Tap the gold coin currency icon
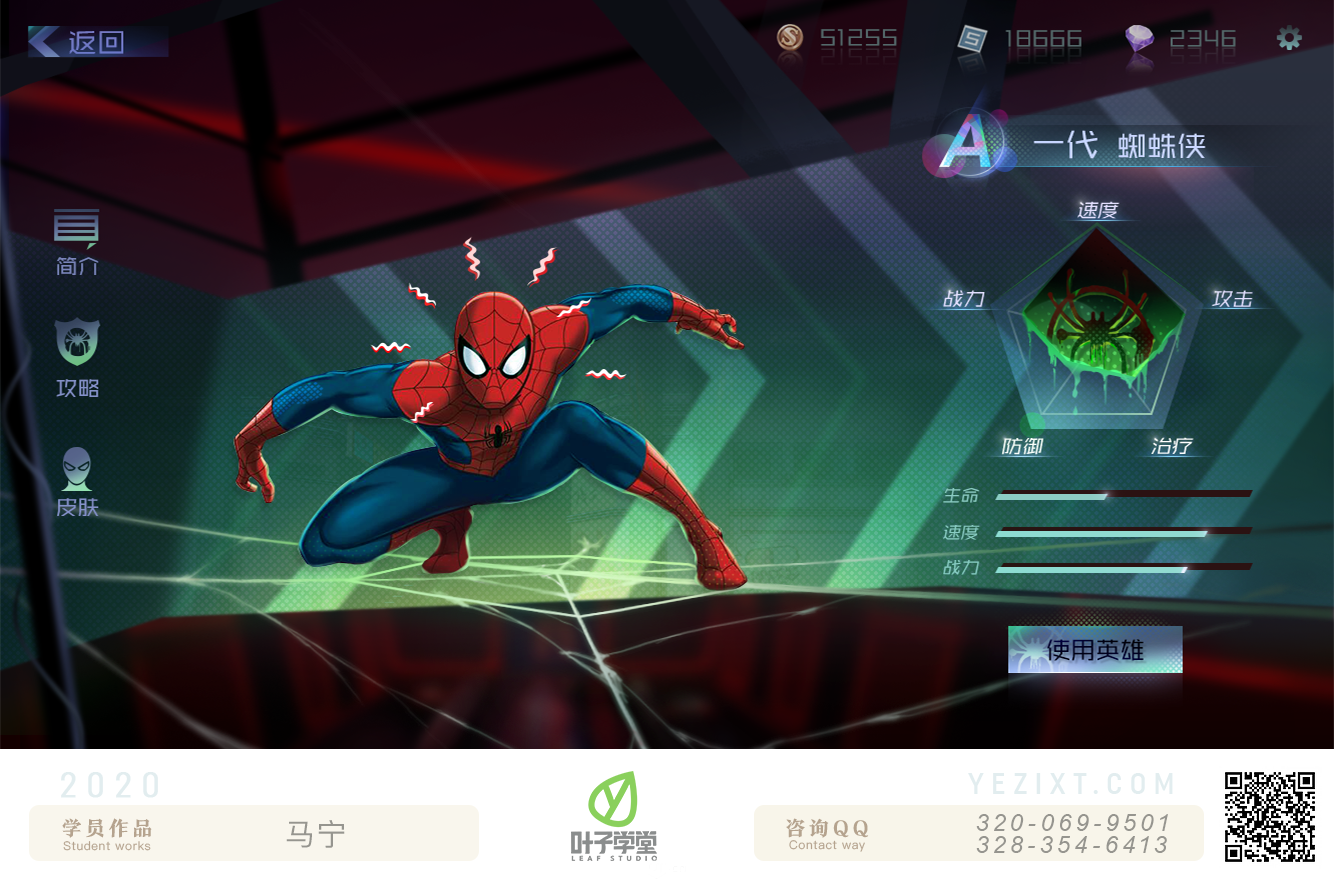1334x884 pixels. coord(791,39)
